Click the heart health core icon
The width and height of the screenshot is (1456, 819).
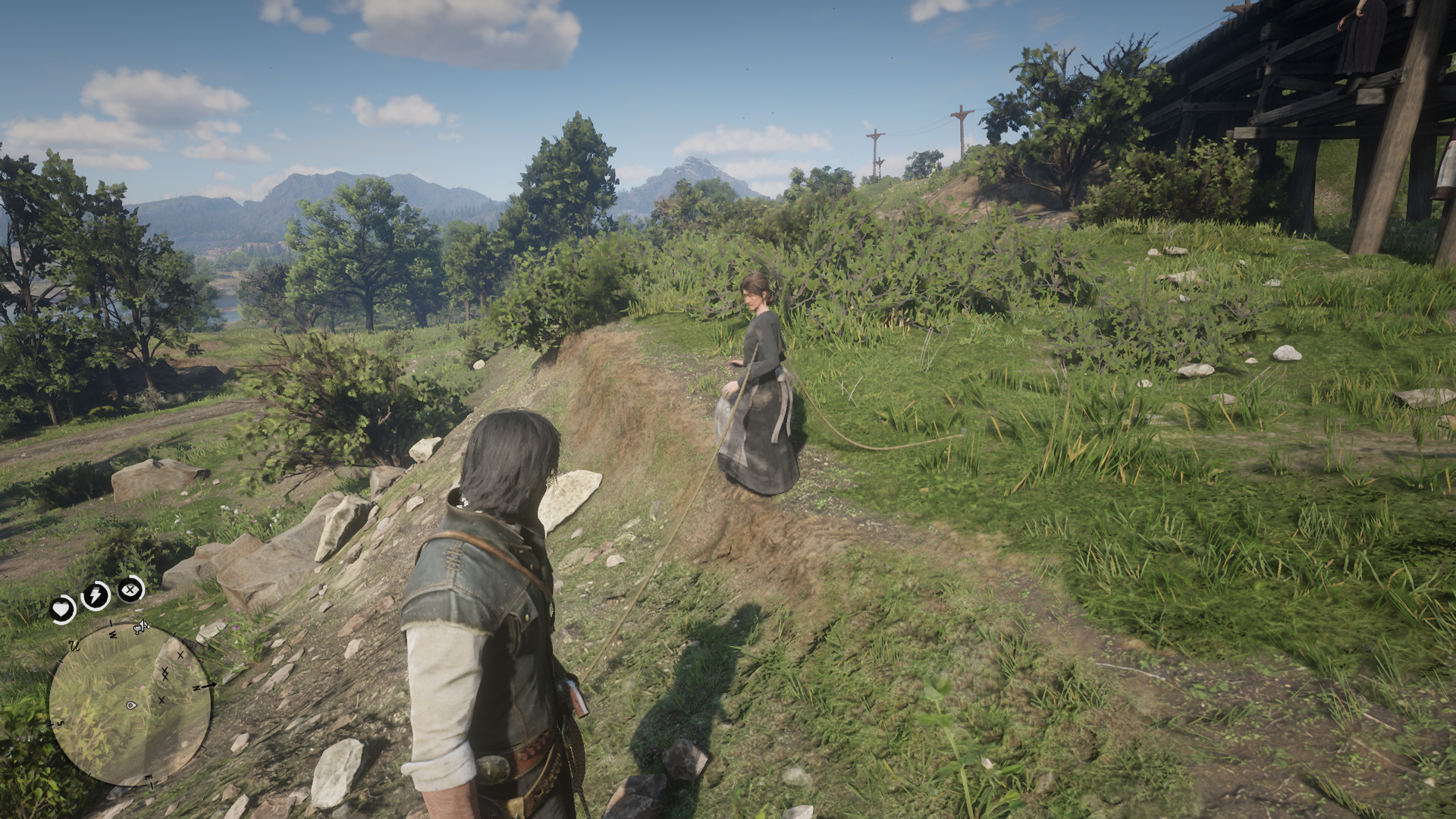63,608
